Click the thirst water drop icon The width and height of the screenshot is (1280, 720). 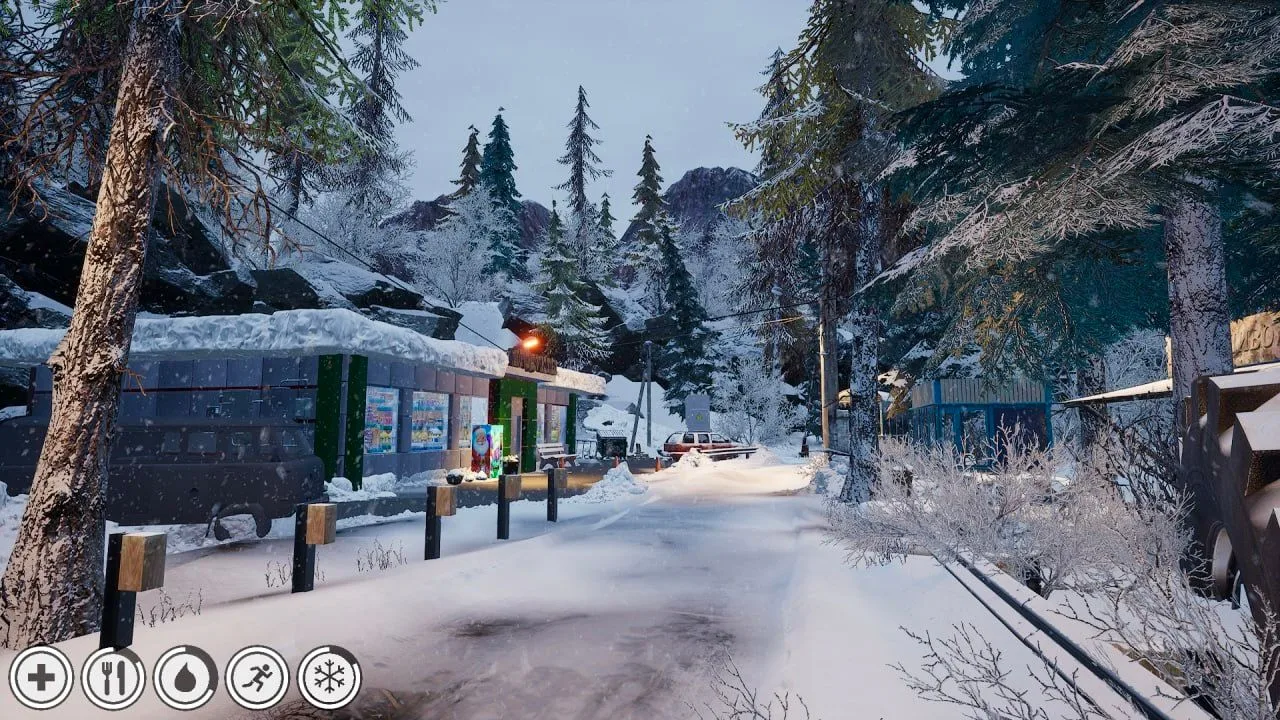[x=185, y=678]
